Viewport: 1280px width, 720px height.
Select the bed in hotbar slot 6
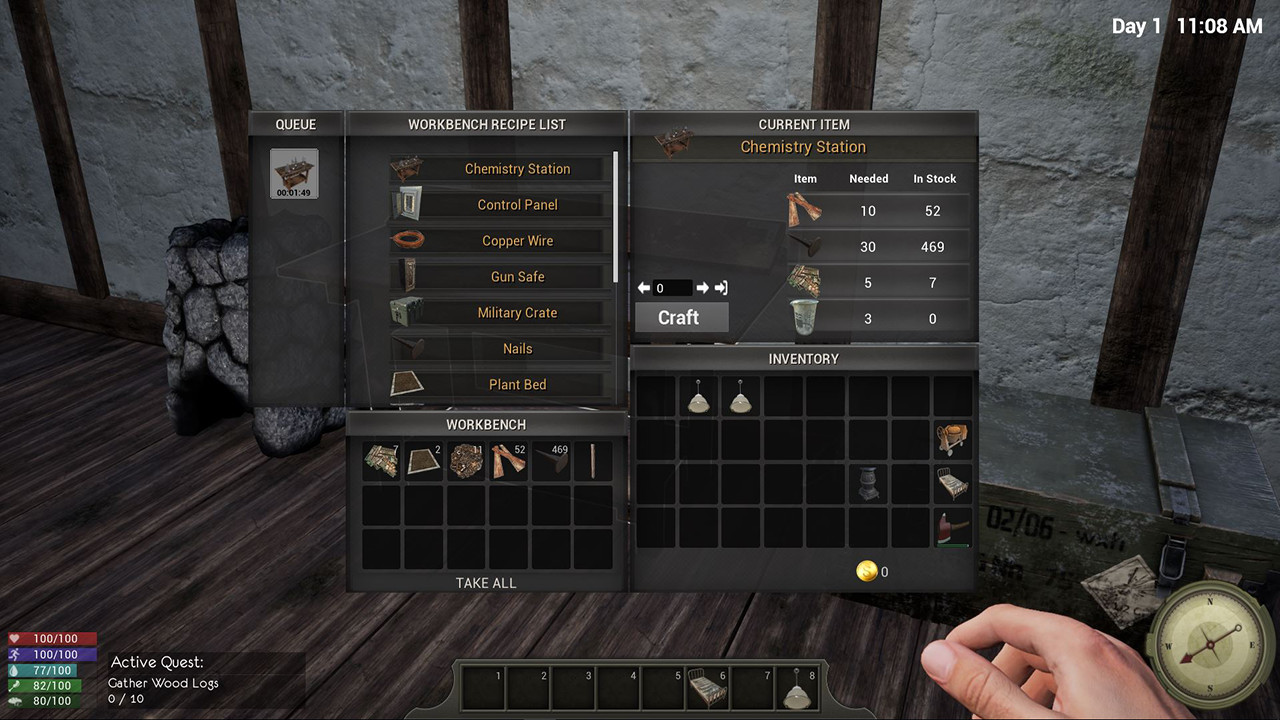tap(707, 689)
